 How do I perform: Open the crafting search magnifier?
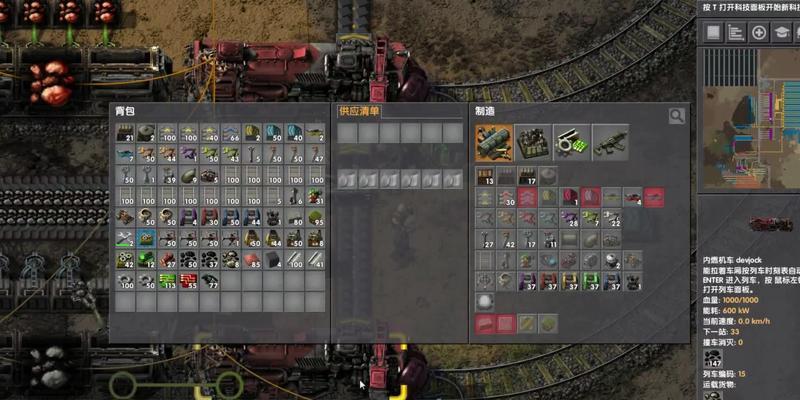677,116
